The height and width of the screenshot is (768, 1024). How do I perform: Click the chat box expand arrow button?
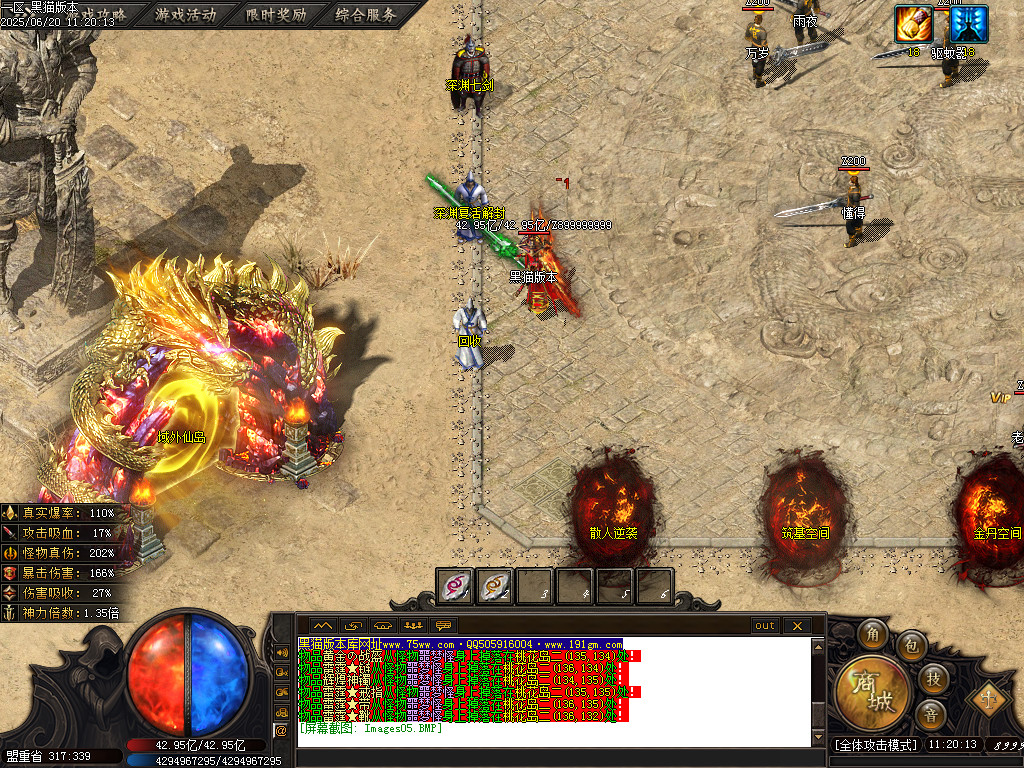tap(322, 626)
